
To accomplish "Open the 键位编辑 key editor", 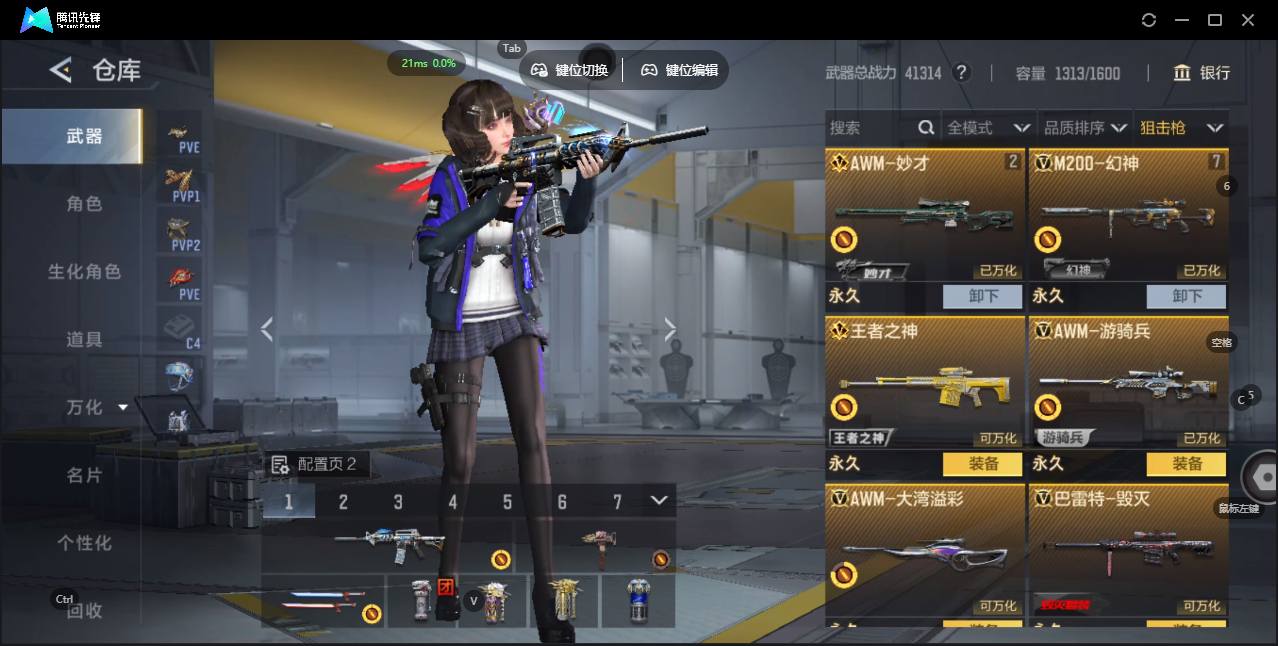I will point(680,70).
